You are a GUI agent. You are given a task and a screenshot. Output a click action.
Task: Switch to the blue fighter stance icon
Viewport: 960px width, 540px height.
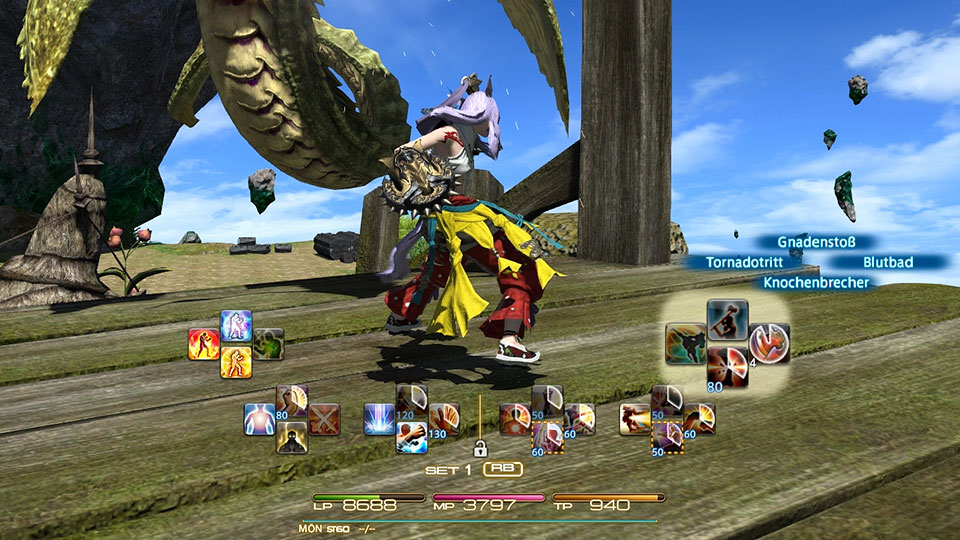236,326
